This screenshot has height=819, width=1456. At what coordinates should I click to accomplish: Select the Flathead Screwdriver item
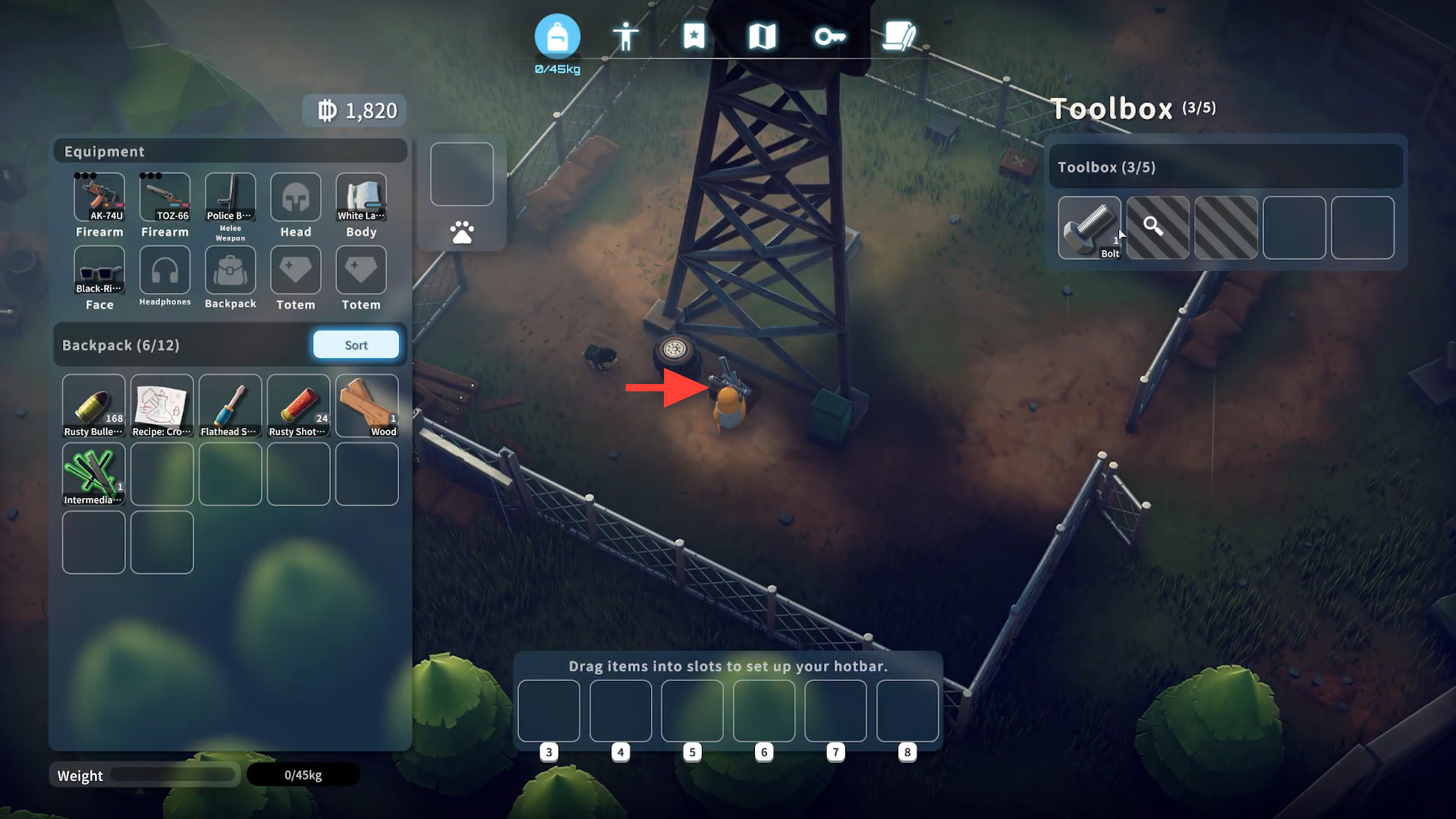pyautogui.click(x=230, y=405)
